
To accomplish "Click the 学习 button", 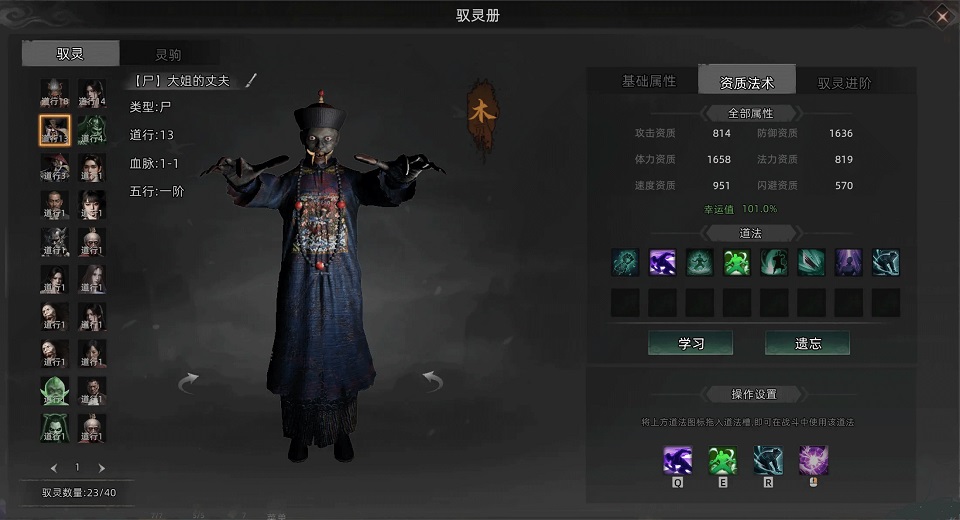I will coord(690,343).
